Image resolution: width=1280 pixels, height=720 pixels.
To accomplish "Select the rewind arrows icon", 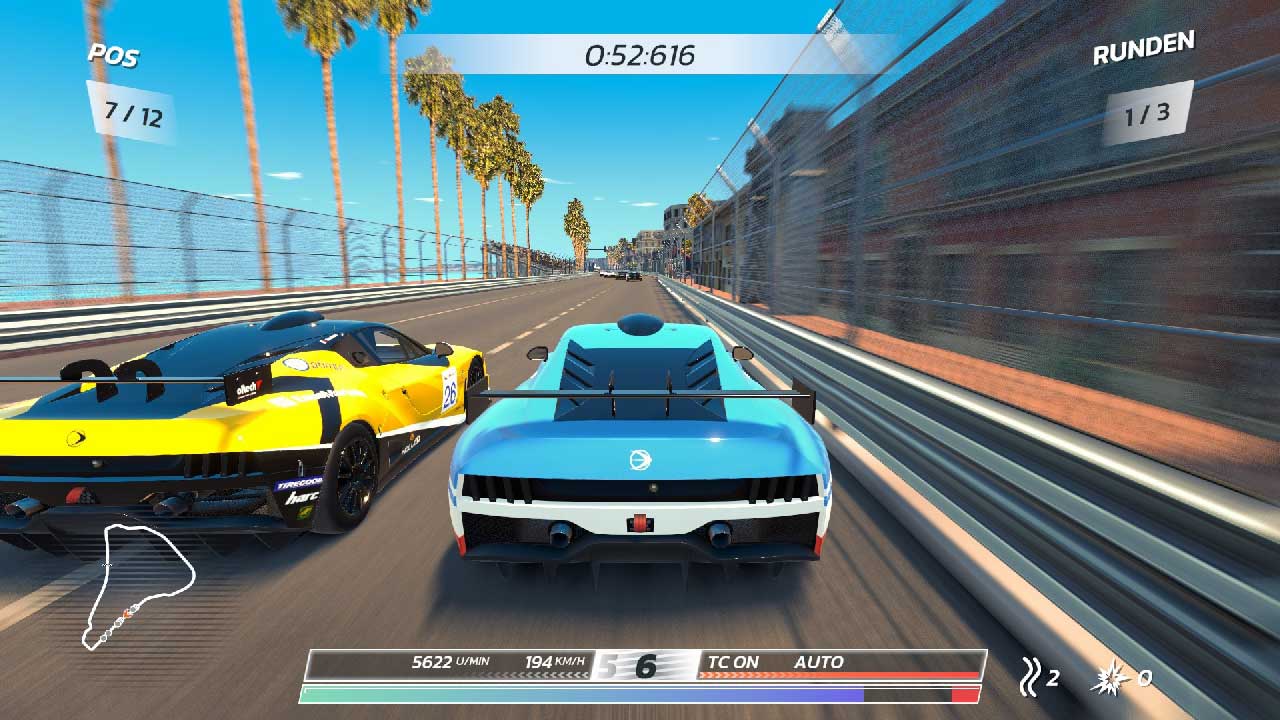I will 1028,677.
